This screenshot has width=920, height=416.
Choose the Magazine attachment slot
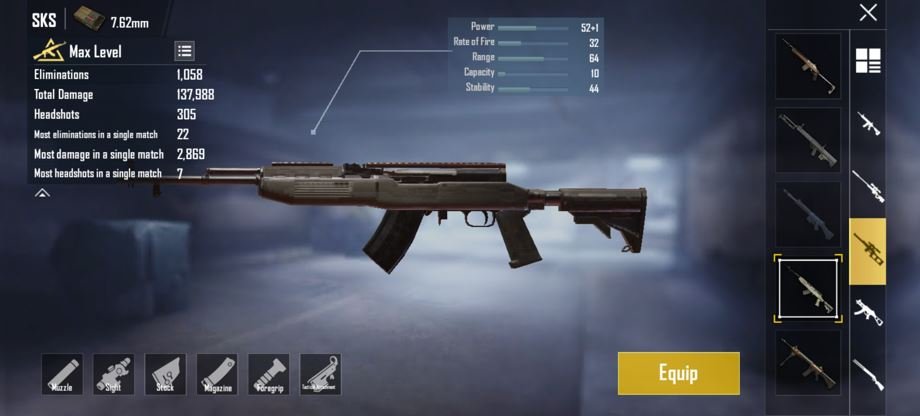point(216,374)
